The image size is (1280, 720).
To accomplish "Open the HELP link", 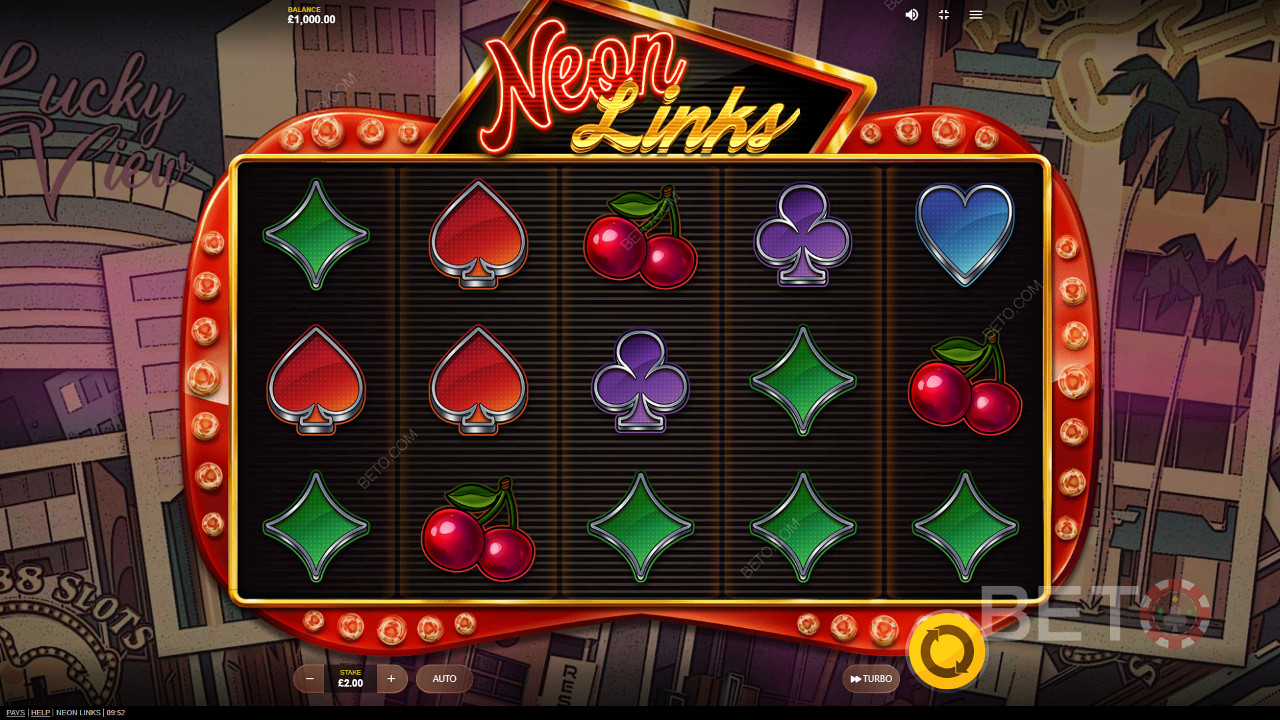I will [40, 713].
